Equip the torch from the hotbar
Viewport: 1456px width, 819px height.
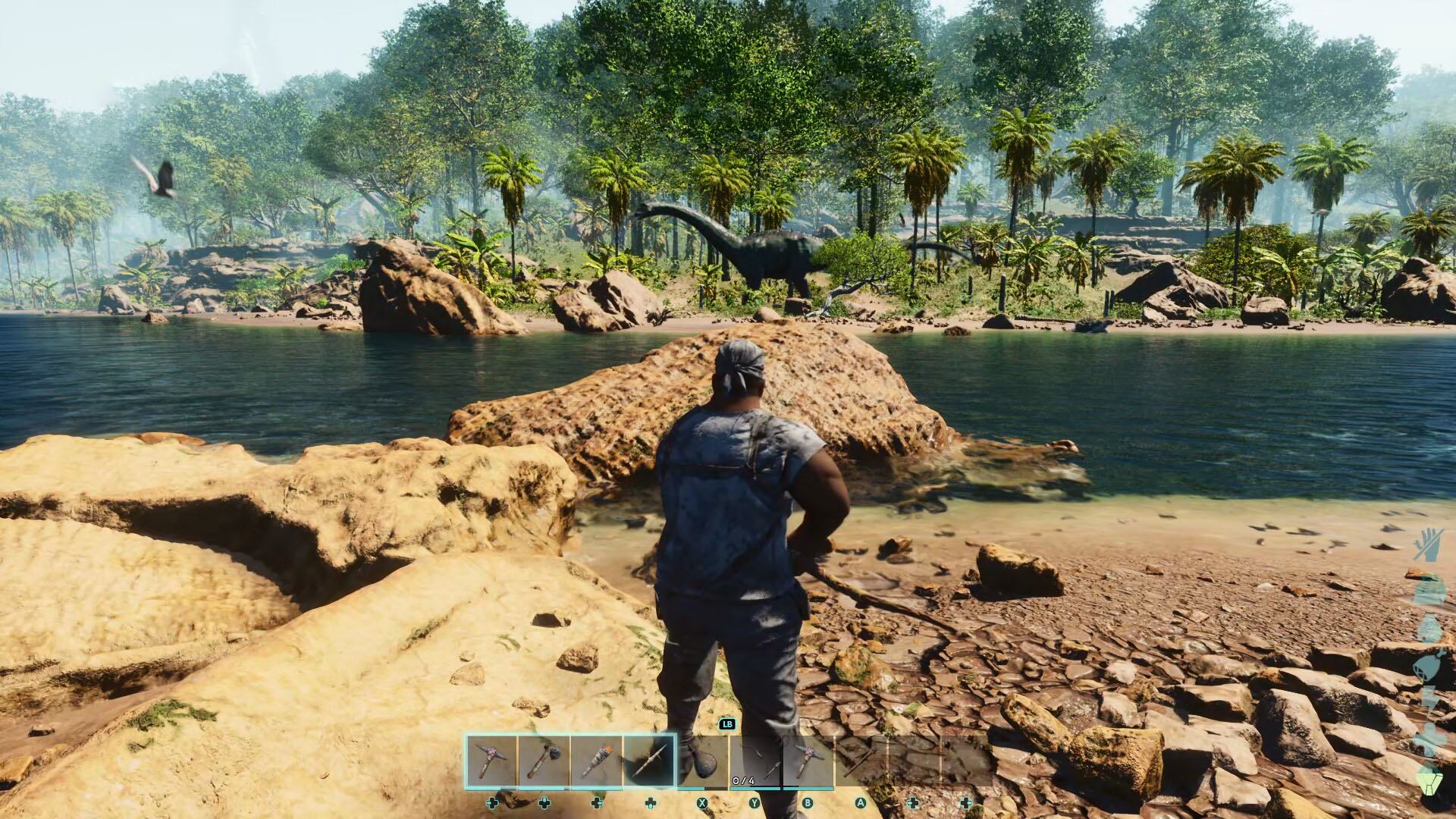(x=597, y=761)
